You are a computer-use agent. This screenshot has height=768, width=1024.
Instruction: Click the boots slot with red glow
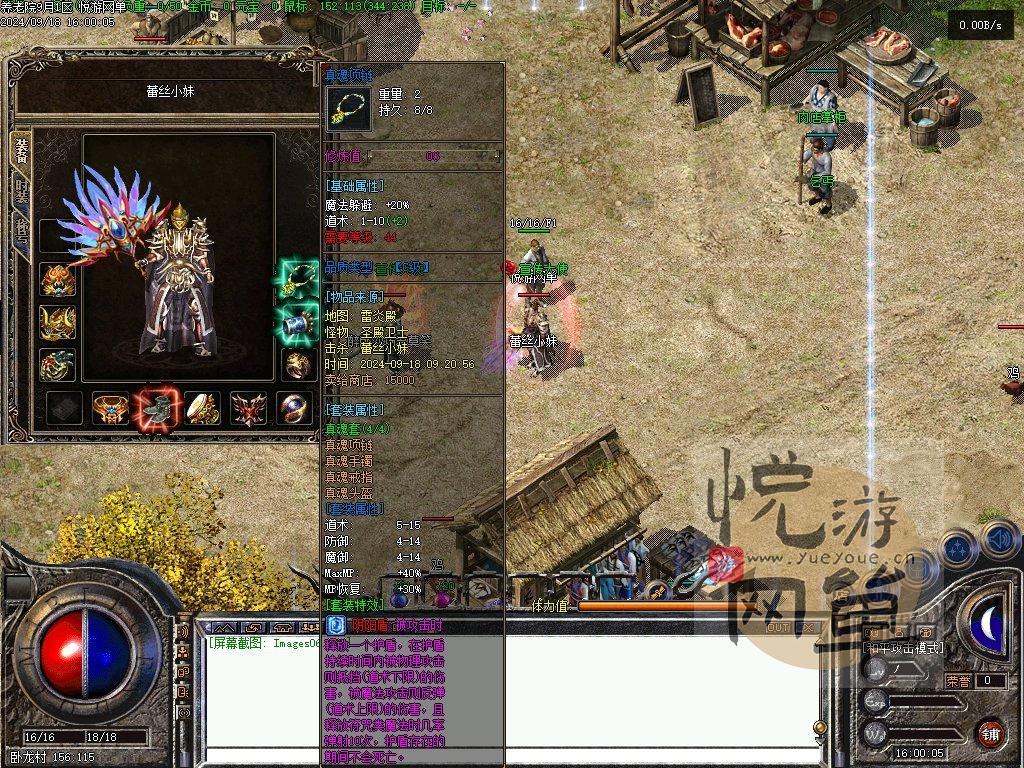pyautogui.click(x=156, y=407)
